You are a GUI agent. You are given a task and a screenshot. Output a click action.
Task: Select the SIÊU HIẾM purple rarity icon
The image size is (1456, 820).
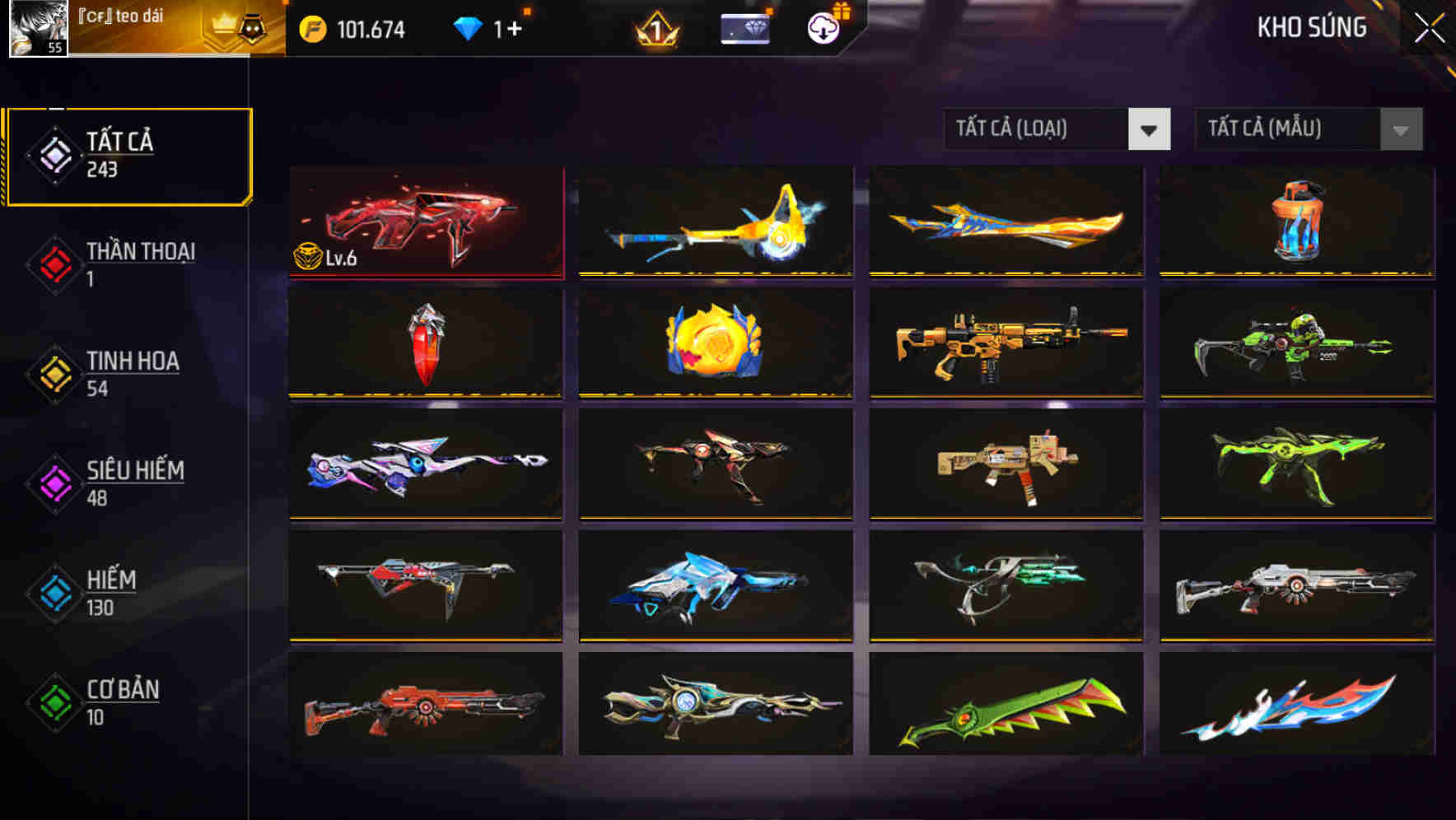(x=52, y=483)
